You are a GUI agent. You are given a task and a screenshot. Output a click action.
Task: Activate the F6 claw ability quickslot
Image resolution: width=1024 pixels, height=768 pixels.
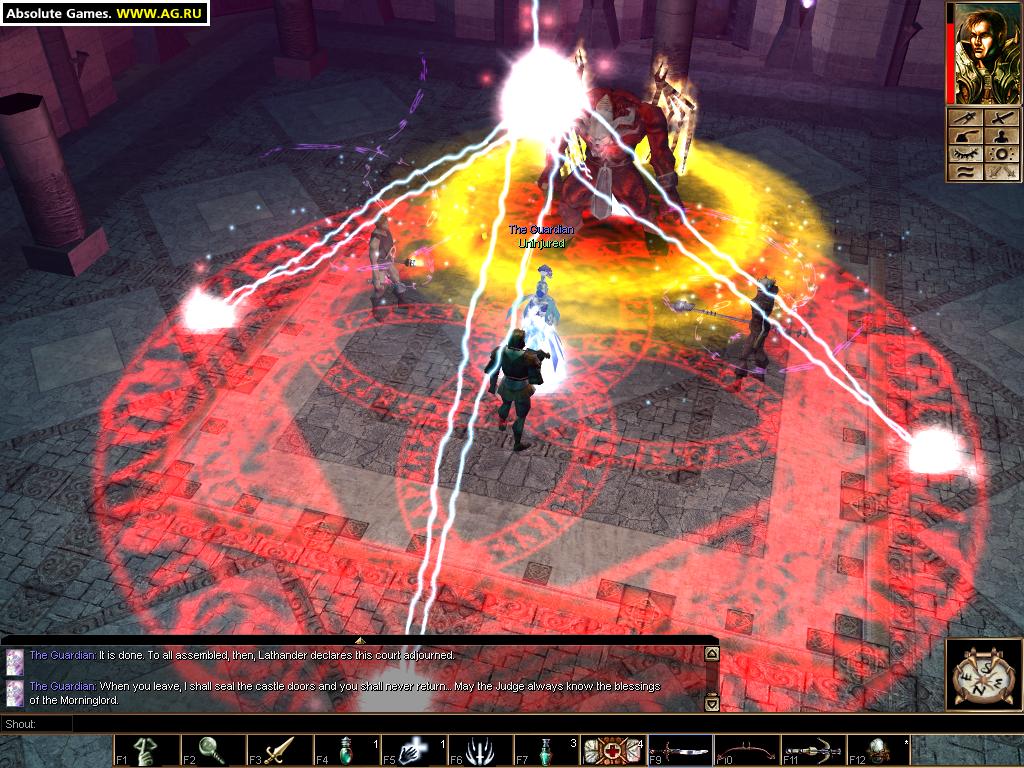(x=480, y=751)
